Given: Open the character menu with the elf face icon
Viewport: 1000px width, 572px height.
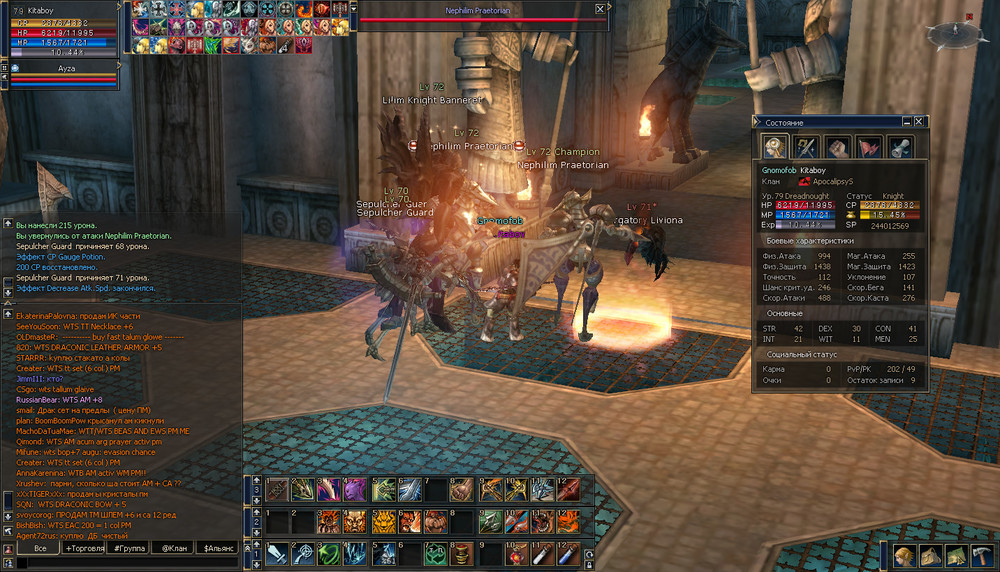Looking at the screenshot, I should pyautogui.click(x=904, y=556).
